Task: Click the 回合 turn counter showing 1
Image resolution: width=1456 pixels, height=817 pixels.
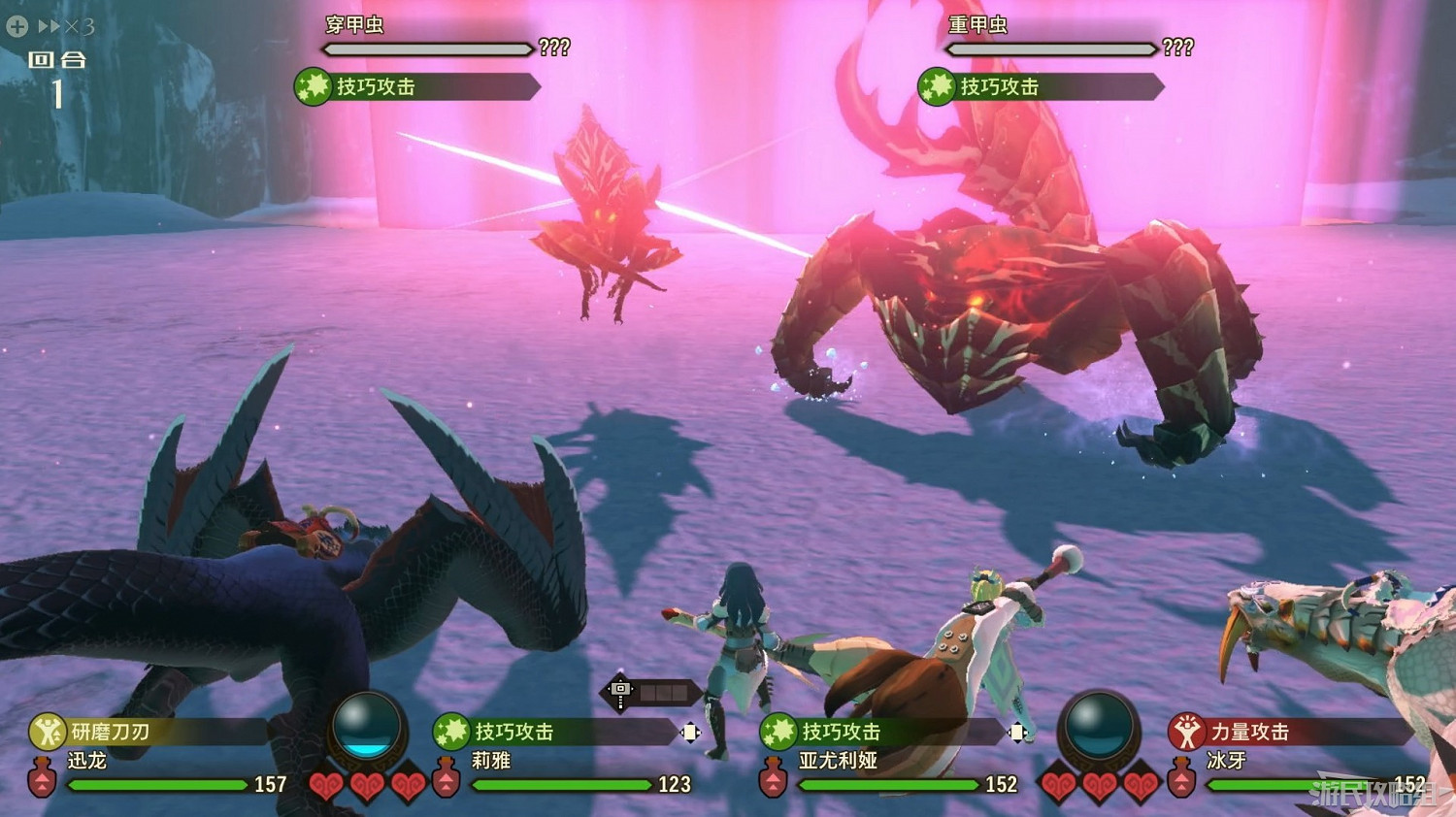Action: 58,73
